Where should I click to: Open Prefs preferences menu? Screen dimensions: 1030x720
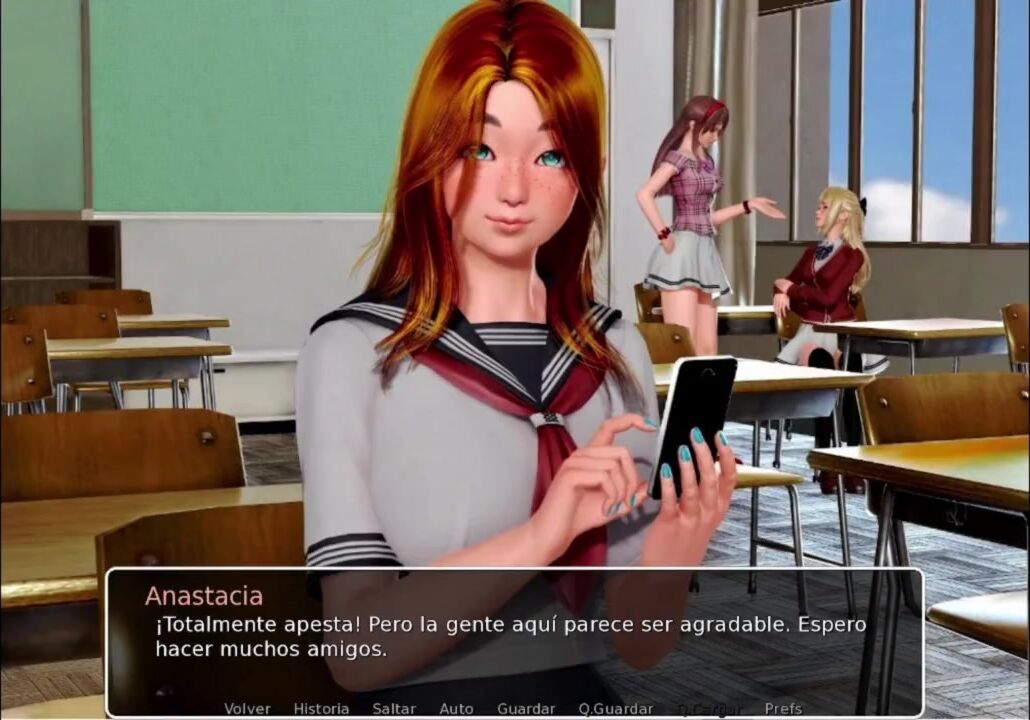tap(783, 709)
